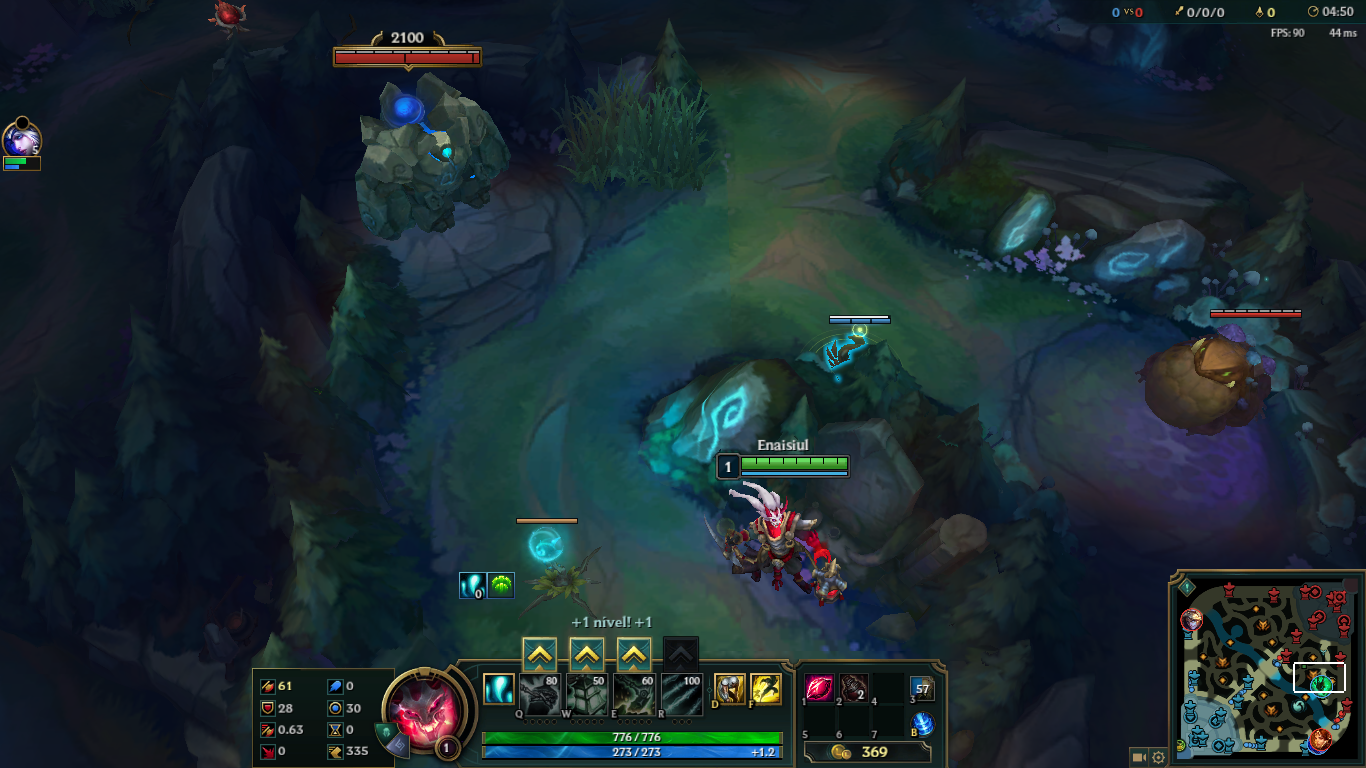Screen dimensions: 1366x768
Task: Open game options with the gear icon
Action: click(x=1157, y=758)
